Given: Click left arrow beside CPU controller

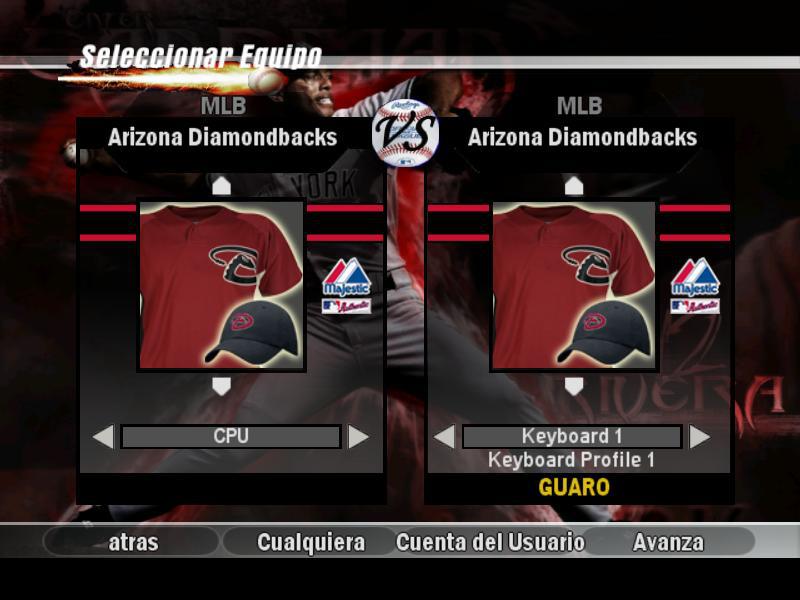Looking at the screenshot, I should click(x=103, y=437).
